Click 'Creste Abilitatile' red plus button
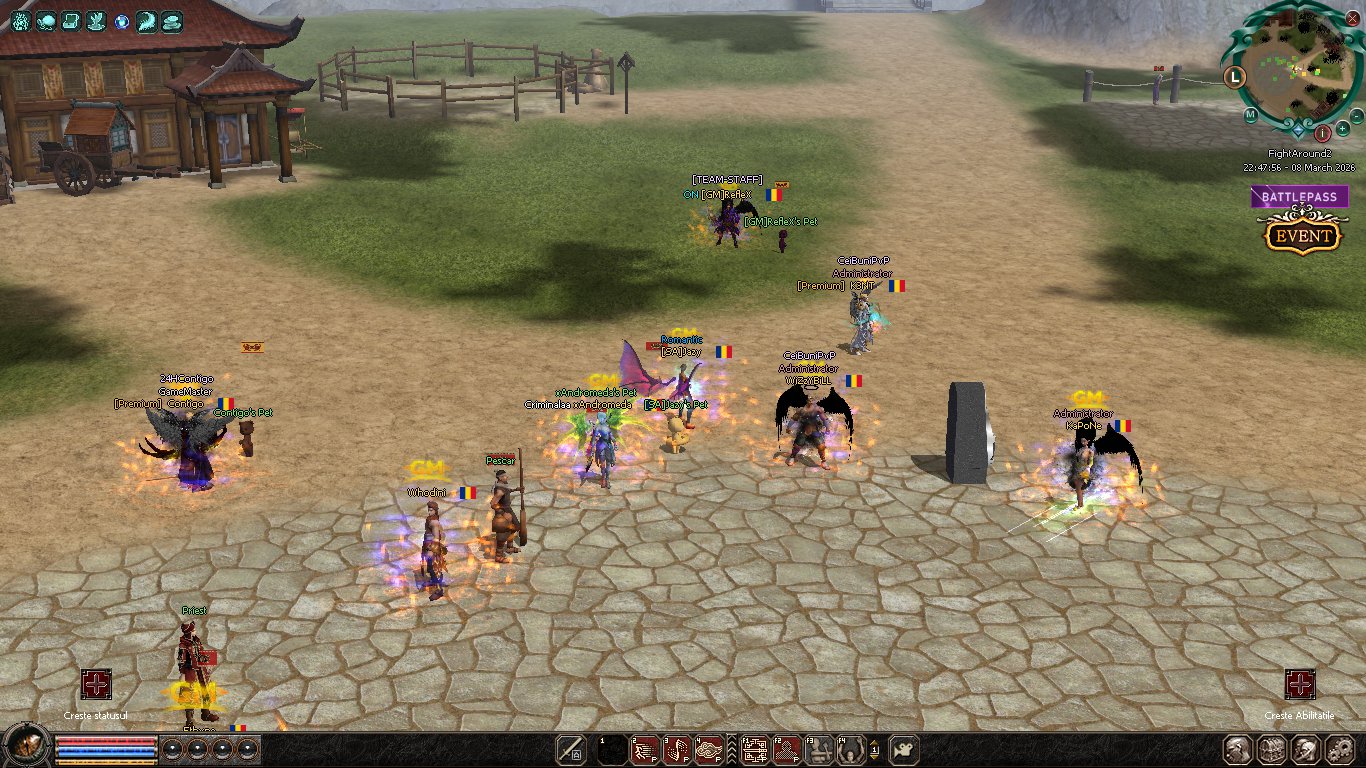This screenshot has height=768, width=1366. pyautogui.click(x=1299, y=685)
